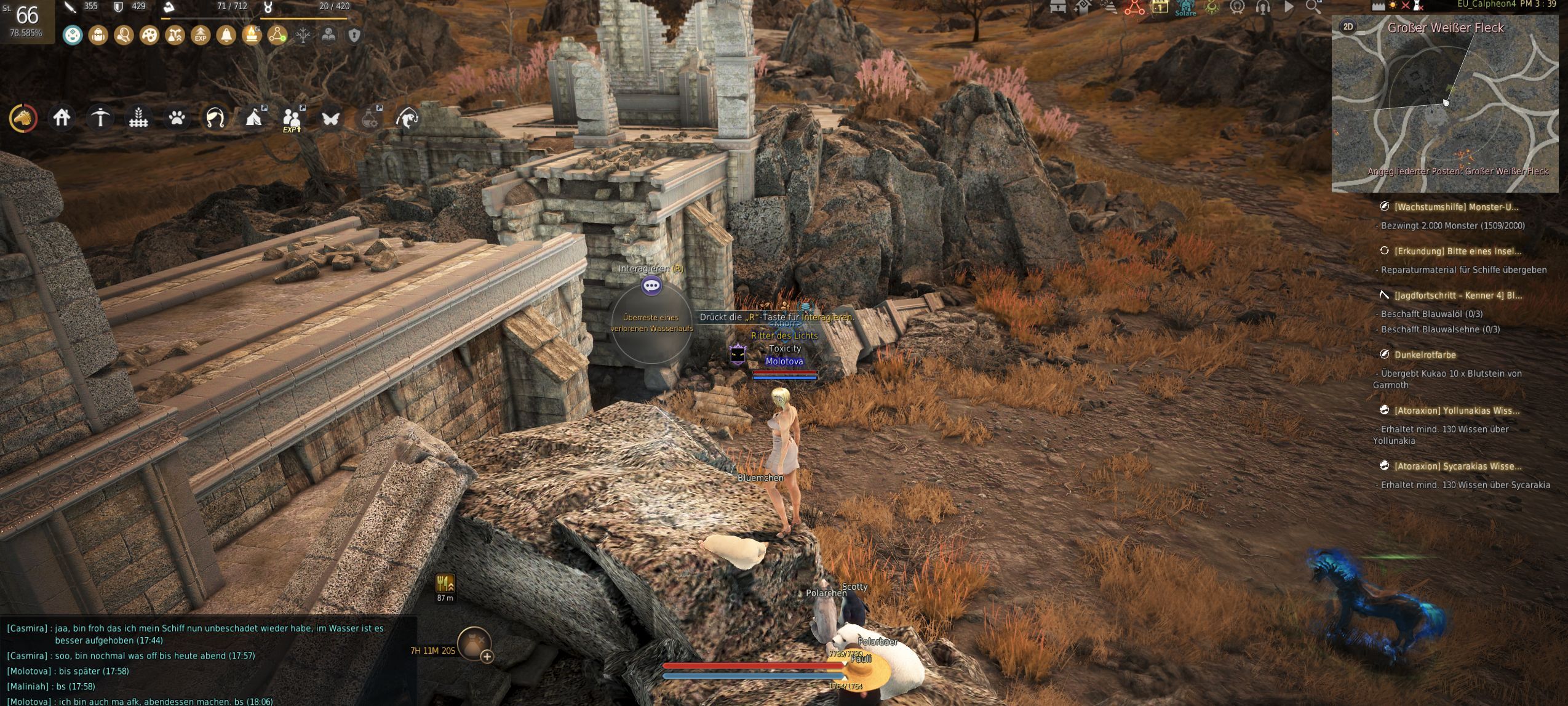Open the paint palette icon
The image size is (1568, 706).
149,35
